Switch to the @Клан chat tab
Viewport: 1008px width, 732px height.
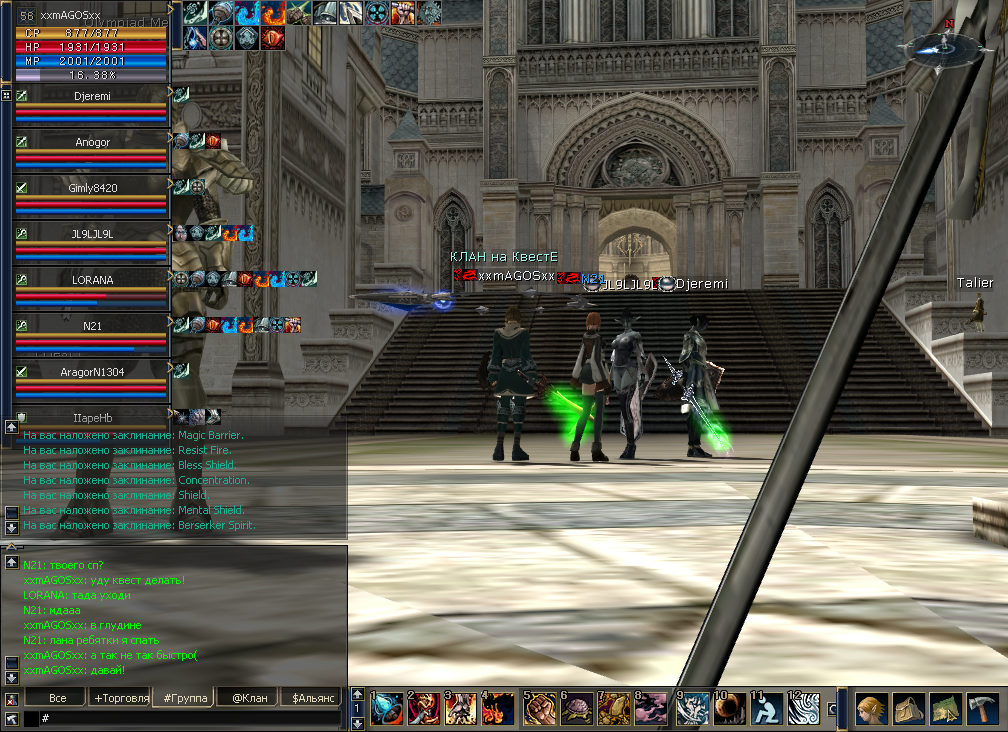[x=249, y=698]
